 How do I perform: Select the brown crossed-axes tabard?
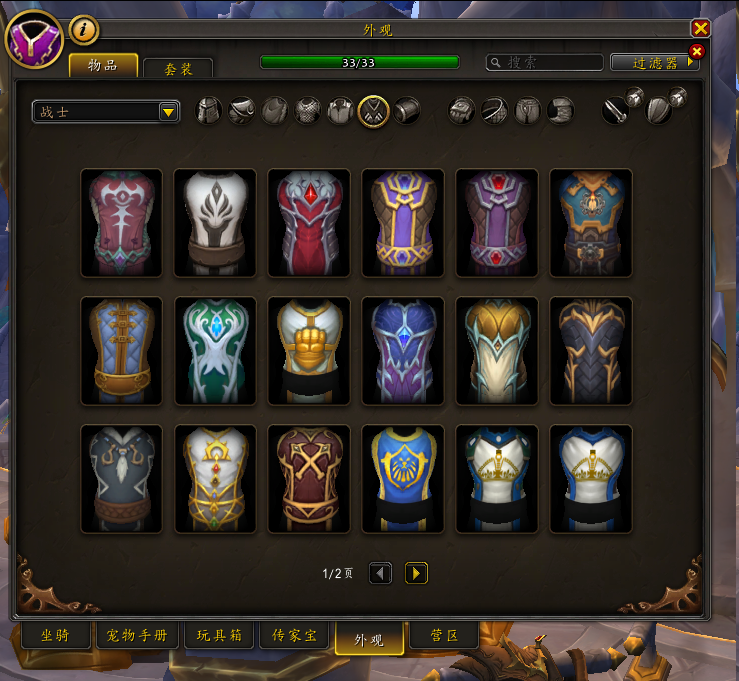(309, 478)
